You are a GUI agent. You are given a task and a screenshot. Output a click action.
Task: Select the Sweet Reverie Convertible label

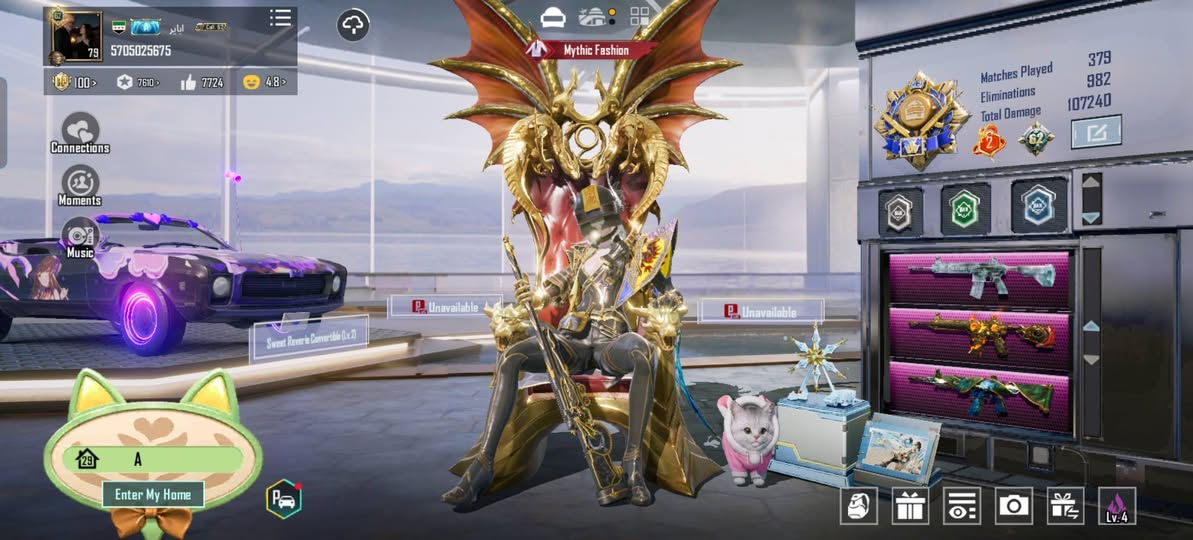[308, 338]
